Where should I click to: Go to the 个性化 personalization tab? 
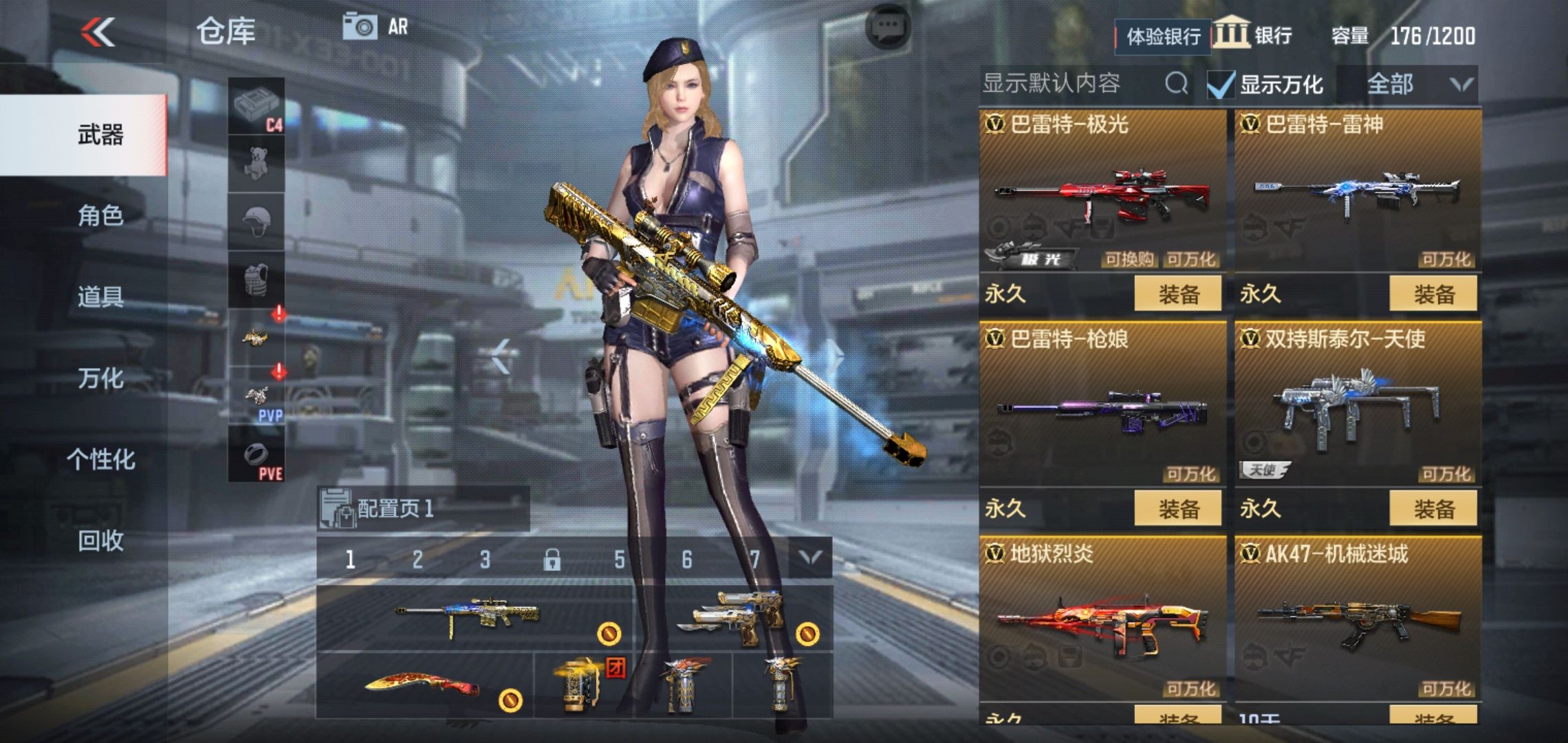(100, 460)
